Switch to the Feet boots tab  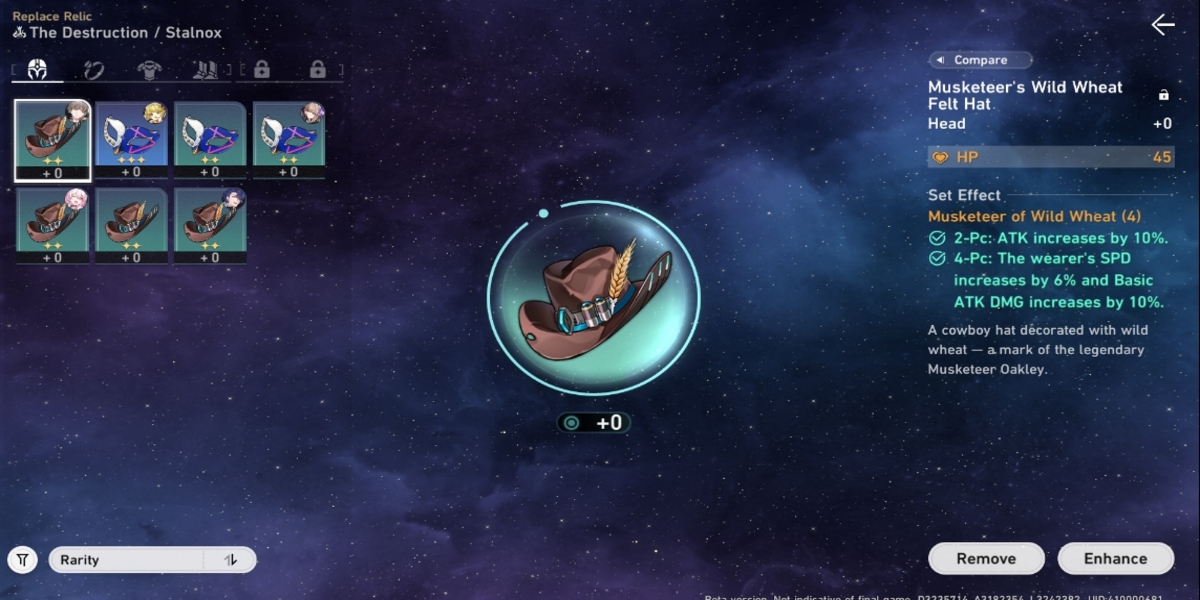point(204,70)
